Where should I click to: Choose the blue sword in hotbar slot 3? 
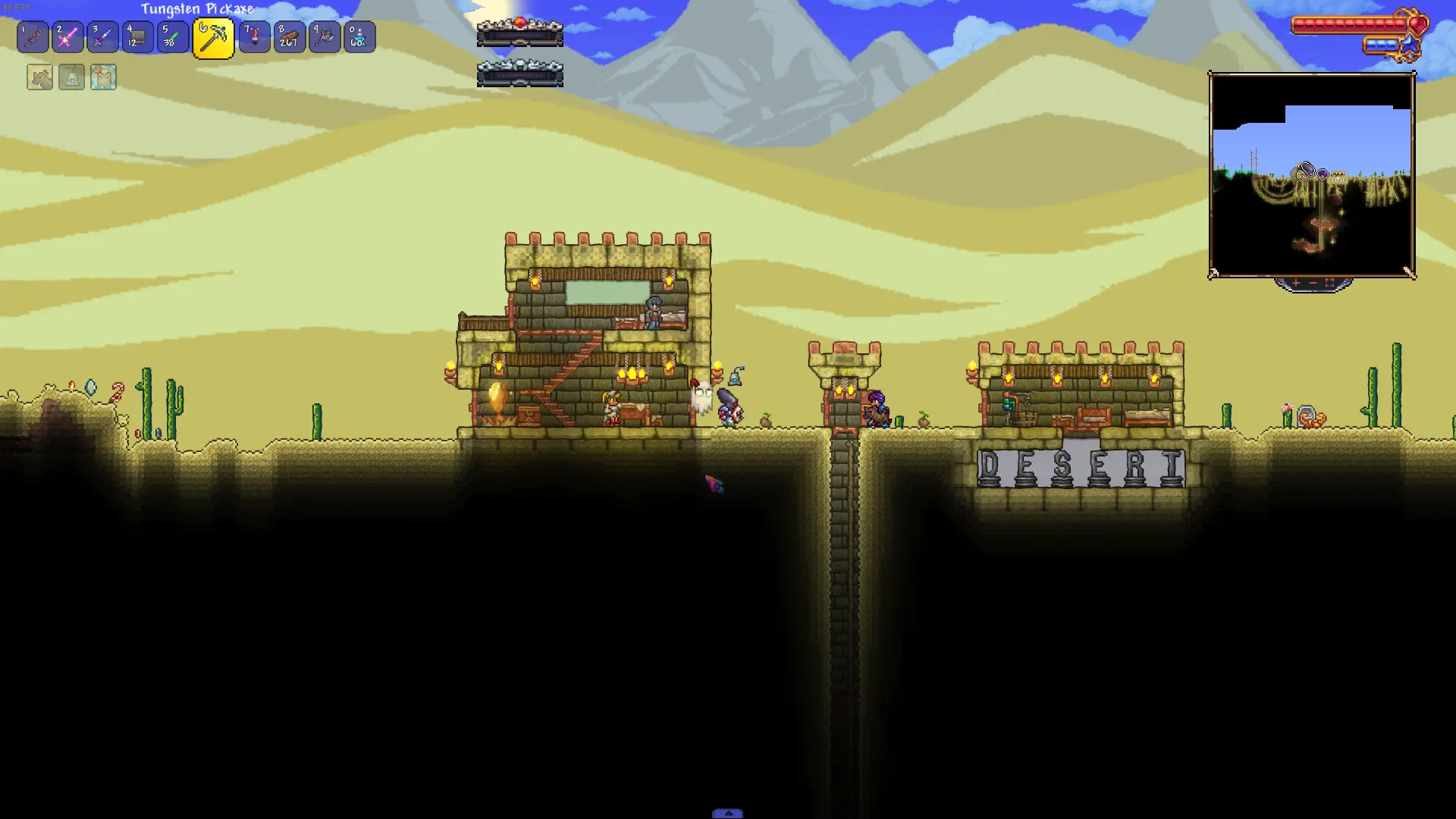102,37
